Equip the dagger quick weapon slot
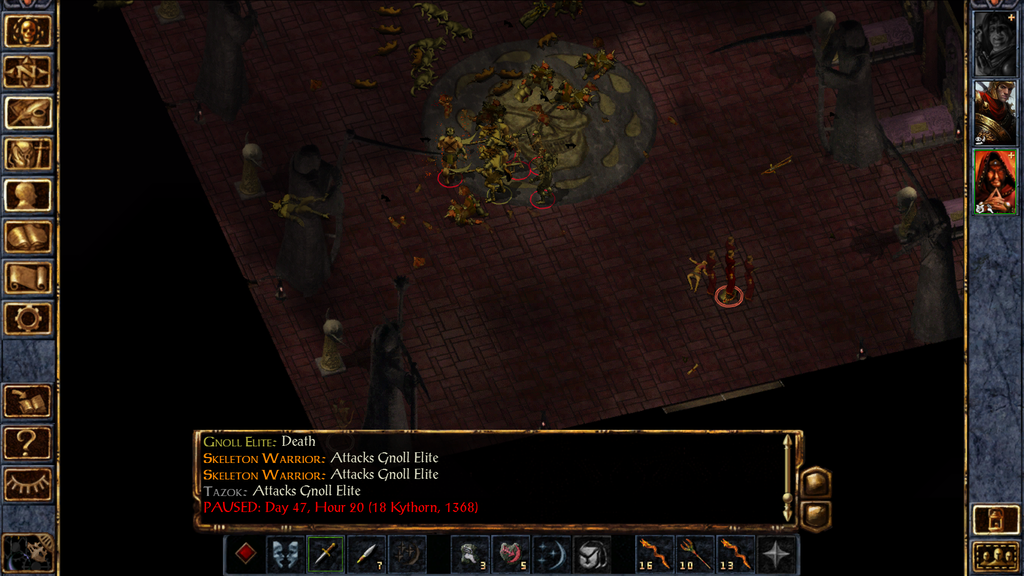1024x576 pixels. [326, 554]
